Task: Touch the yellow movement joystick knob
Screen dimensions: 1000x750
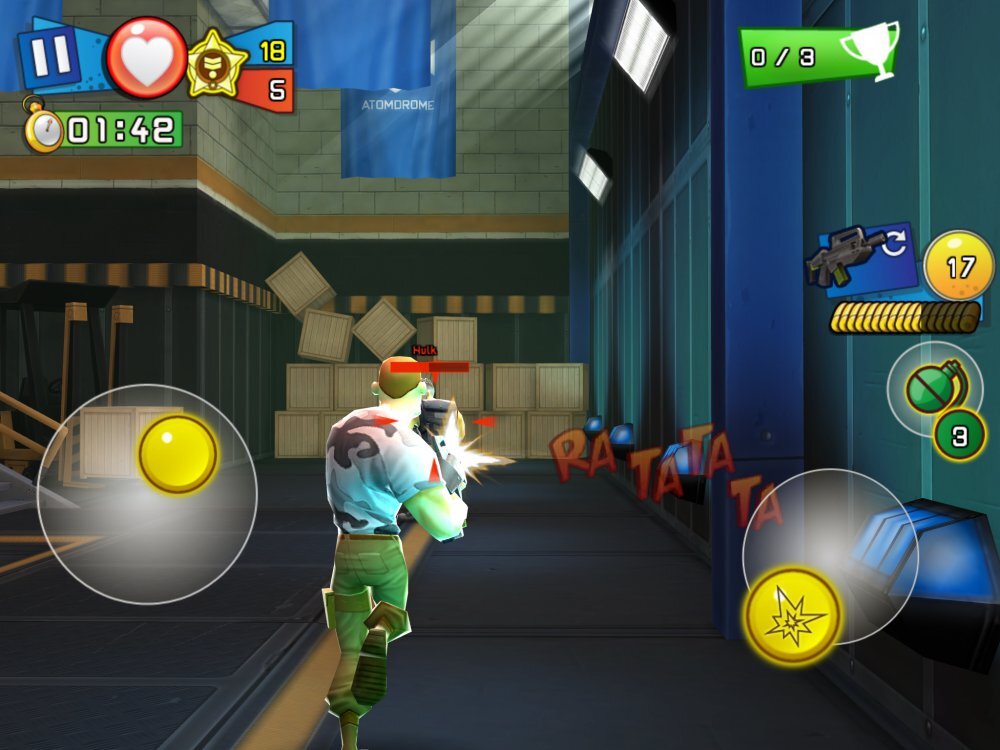Action: [x=177, y=454]
